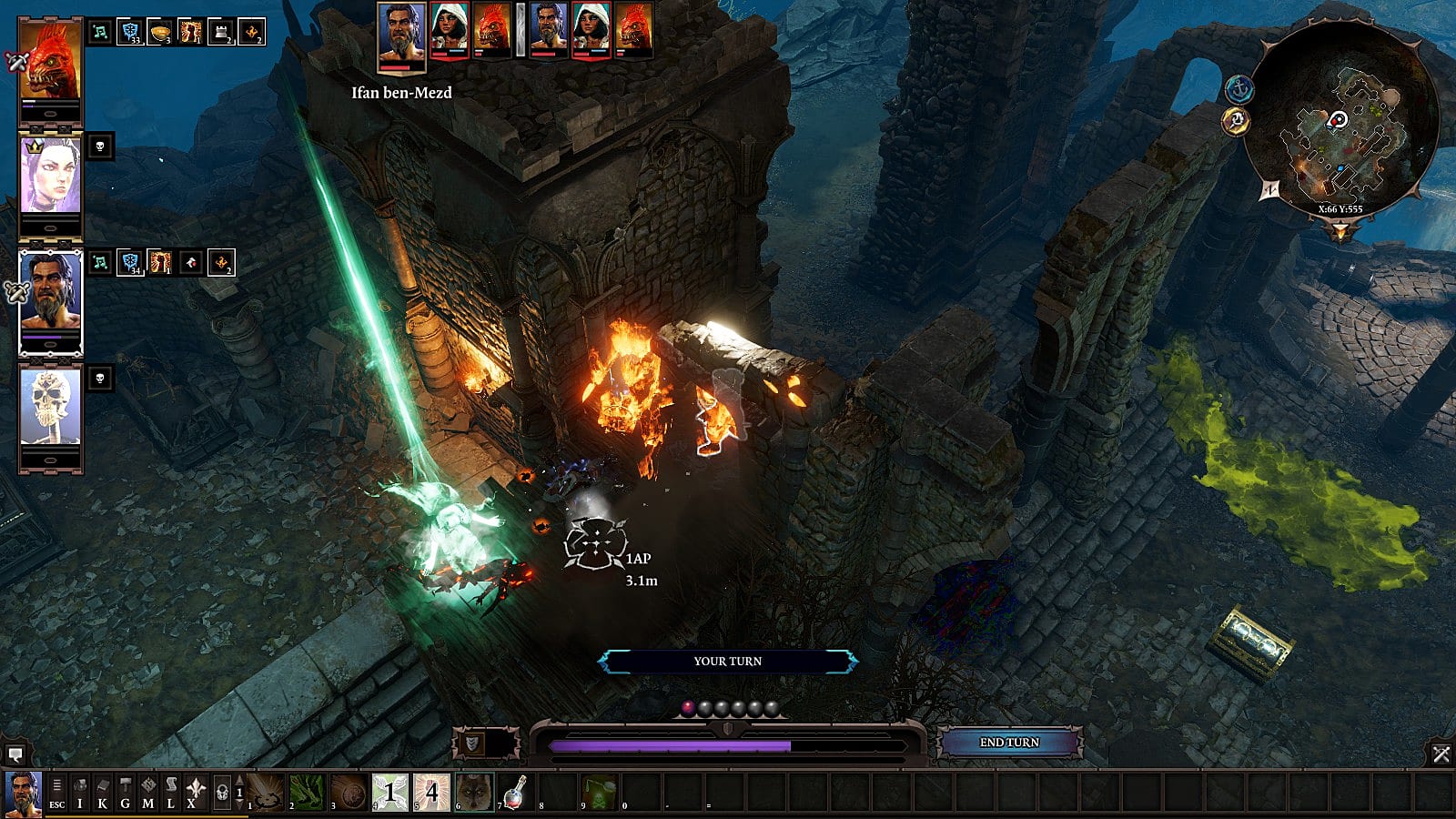Select the wolf summon skill in slot 6
Viewport: 1456px width, 819px height.
(x=475, y=793)
